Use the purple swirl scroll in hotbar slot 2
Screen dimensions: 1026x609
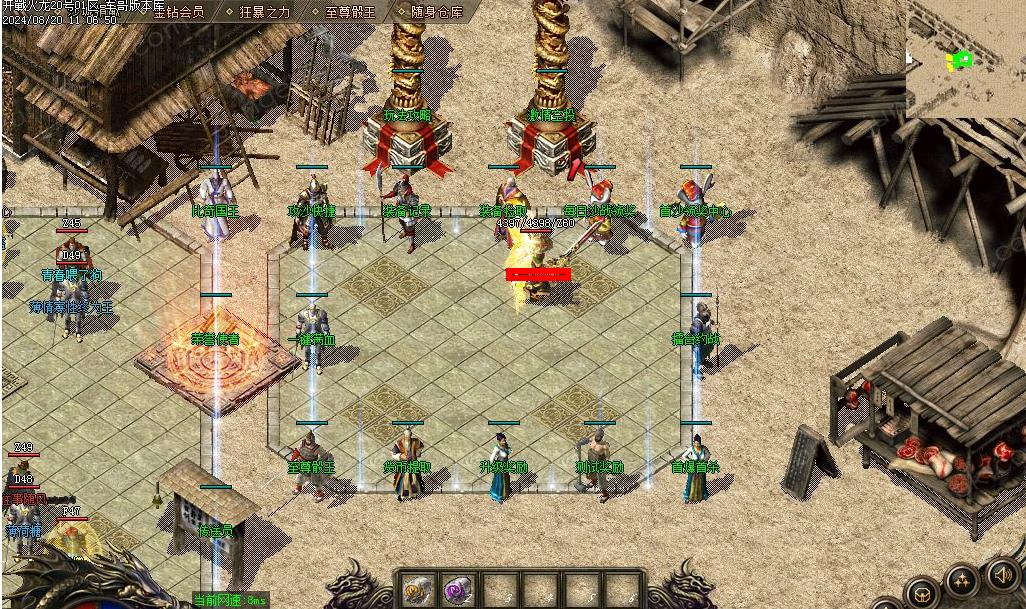tap(459, 590)
